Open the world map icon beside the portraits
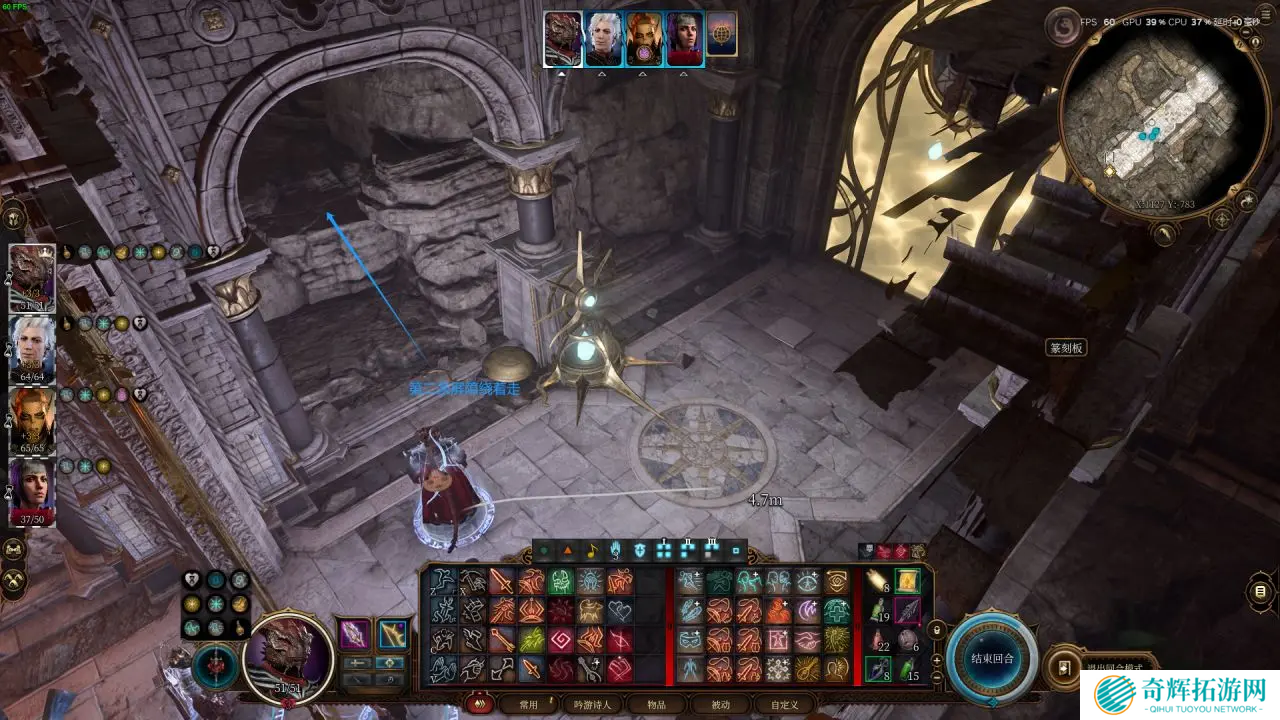The height and width of the screenshot is (720, 1280). [721, 36]
